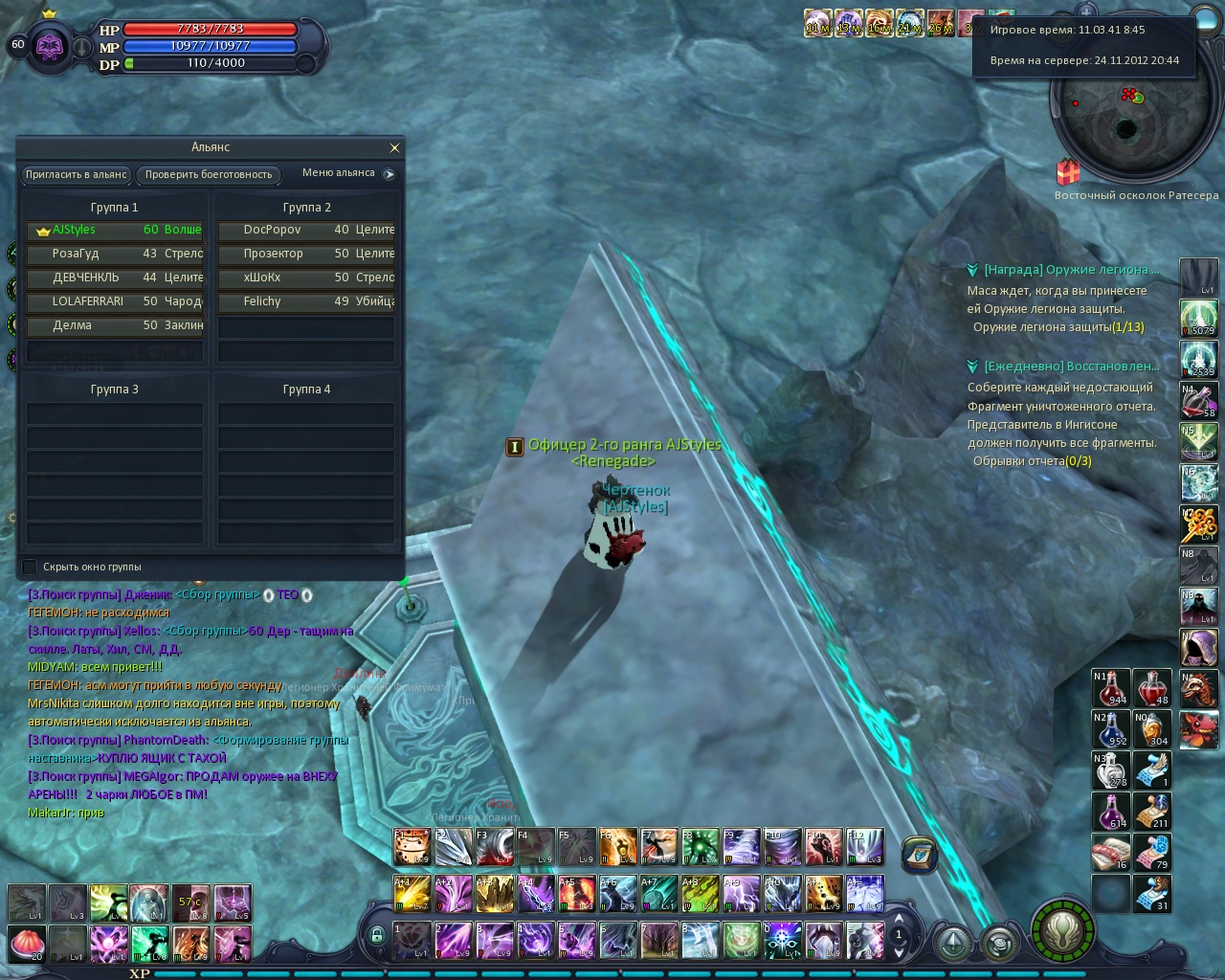
Task: Select alliance member Felichy
Action: [306, 302]
